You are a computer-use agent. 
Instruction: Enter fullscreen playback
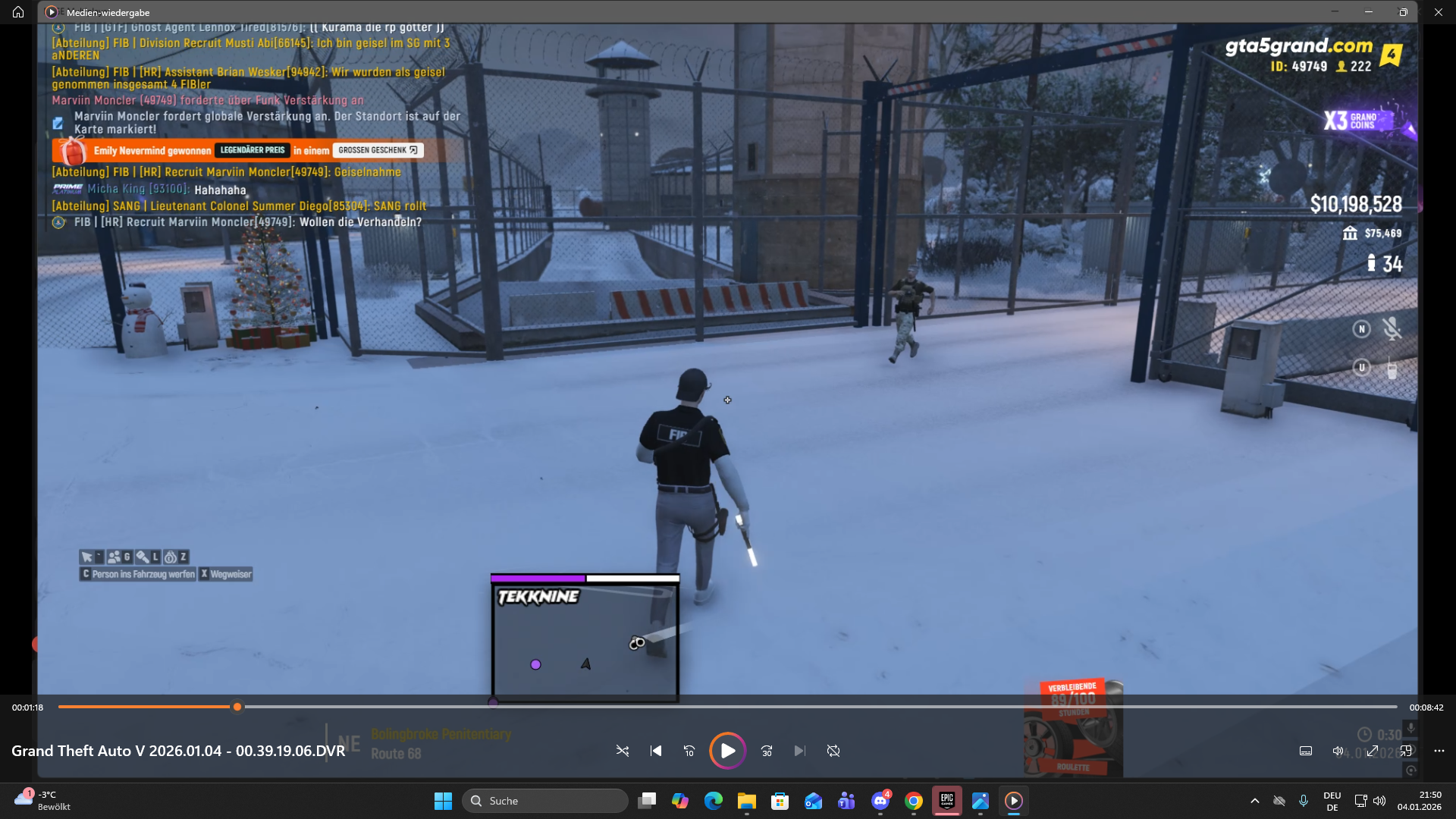1373,751
